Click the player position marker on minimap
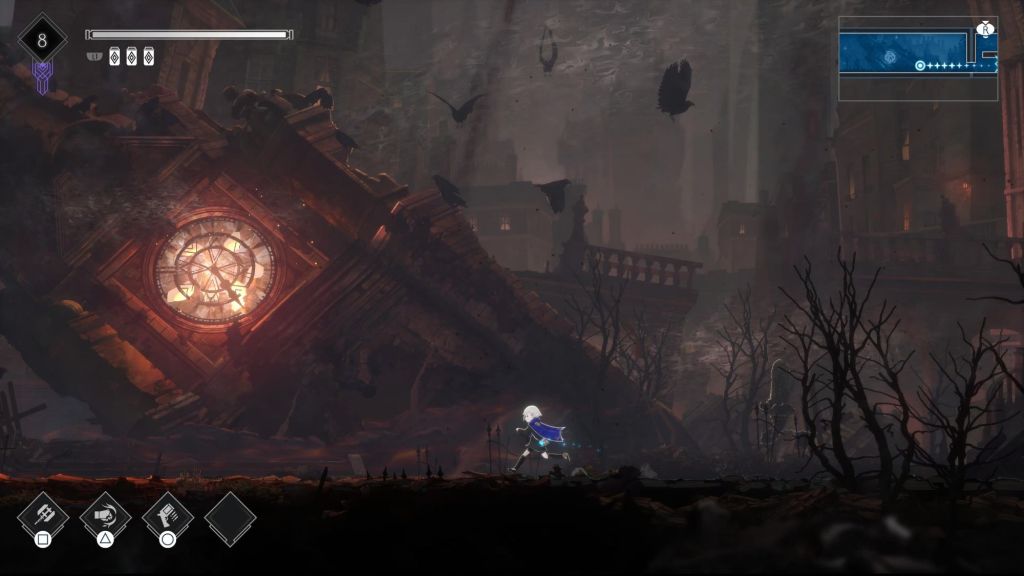The height and width of the screenshot is (576, 1024). coord(919,66)
